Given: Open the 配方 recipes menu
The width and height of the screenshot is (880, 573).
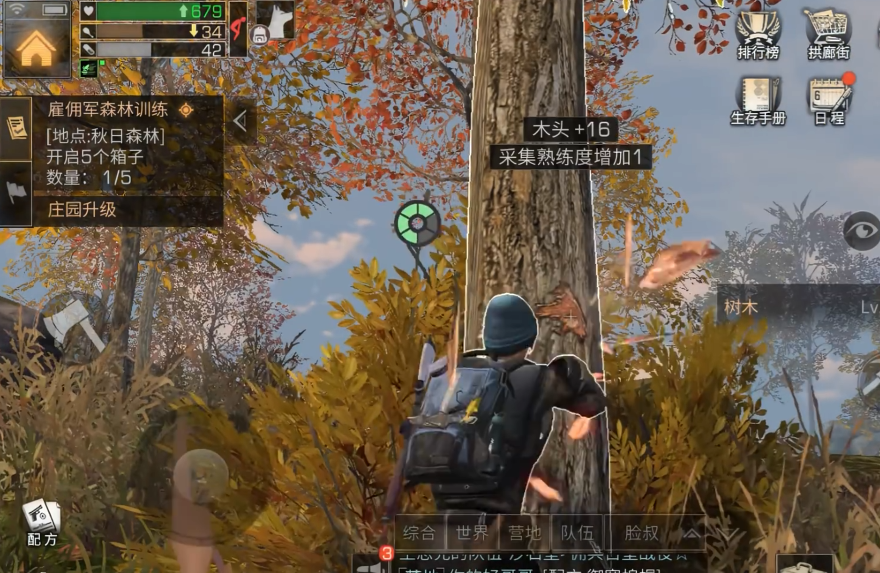Looking at the screenshot, I should click(42, 522).
